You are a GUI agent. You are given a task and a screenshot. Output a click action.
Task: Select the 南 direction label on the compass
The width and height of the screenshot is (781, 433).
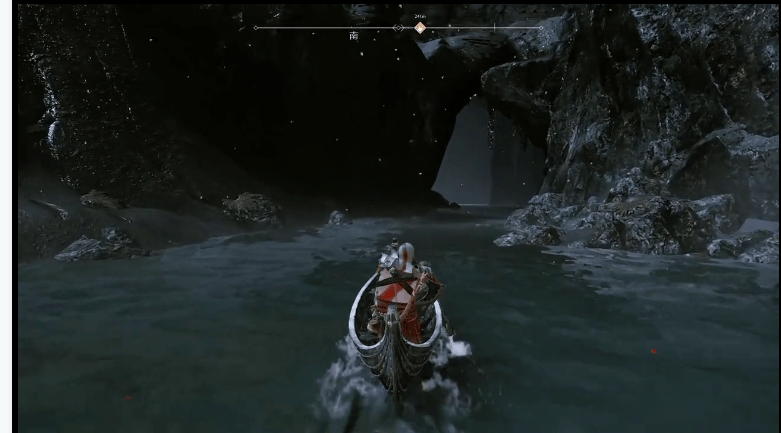click(x=354, y=36)
